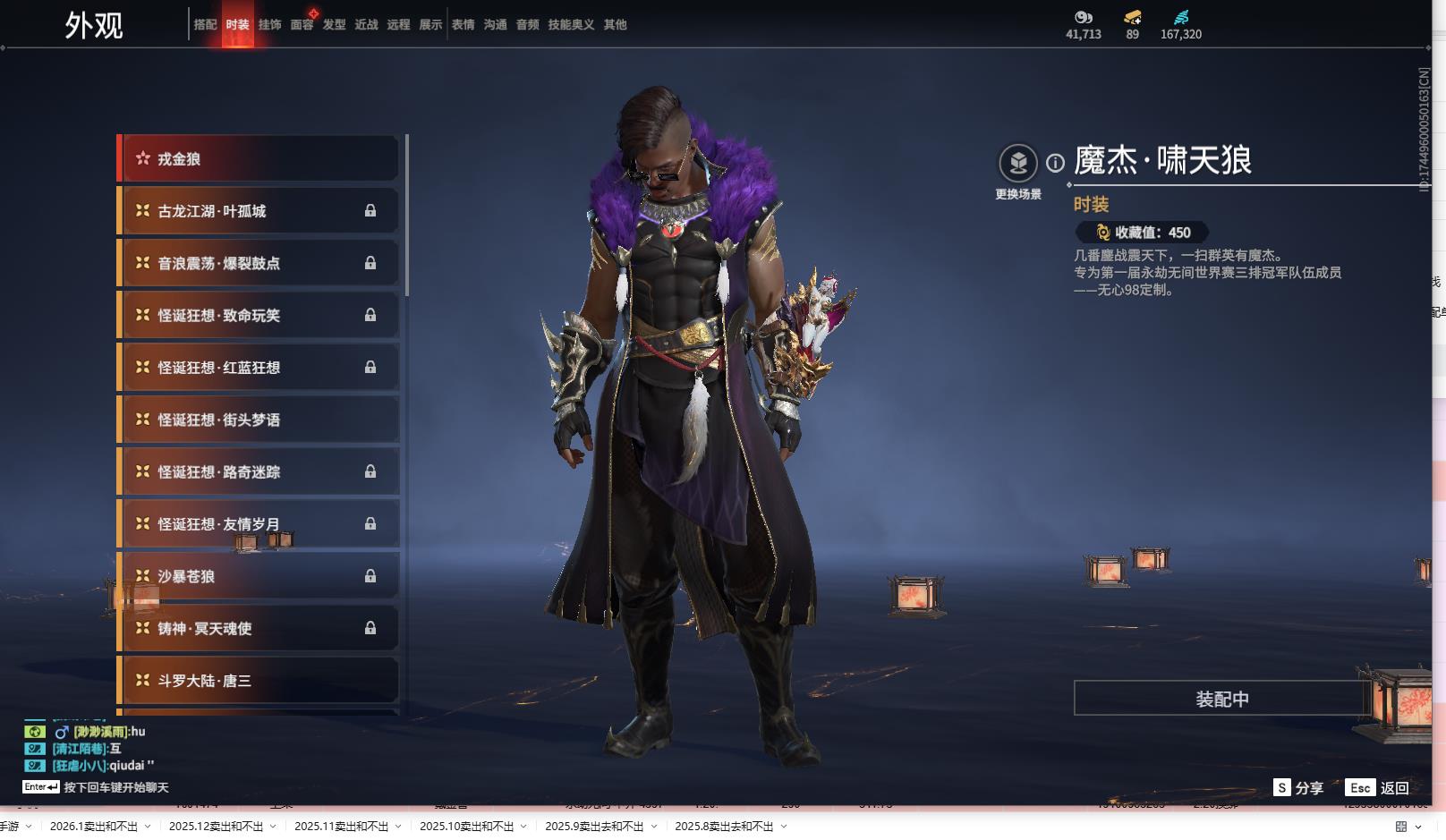Select the 戎金狼 outfit entry

tap(259, 159)
